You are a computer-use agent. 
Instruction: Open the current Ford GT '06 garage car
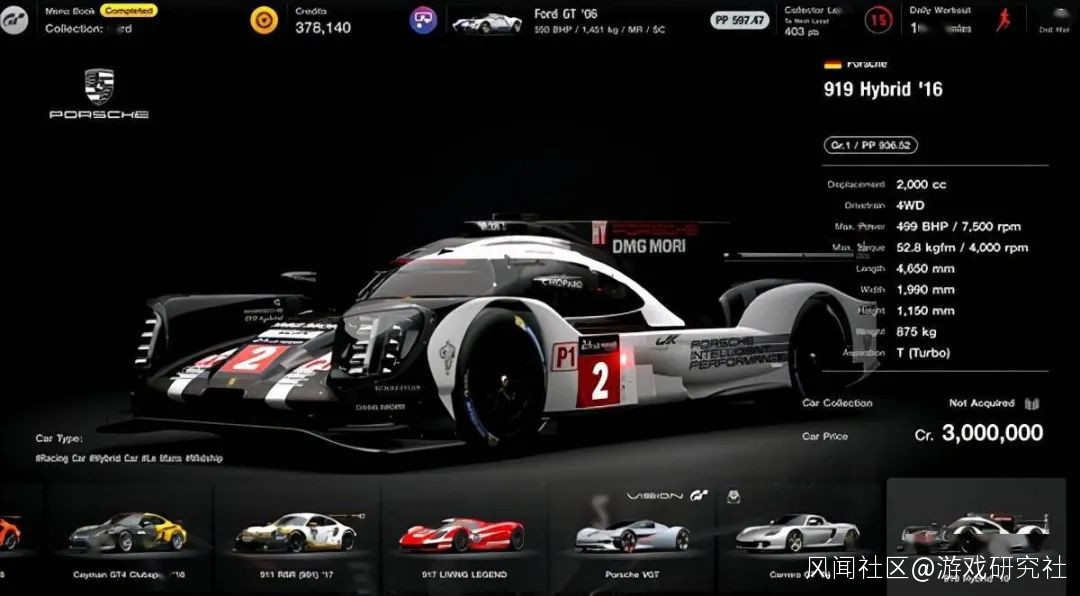pyautogui.click(x=487, y=21)
